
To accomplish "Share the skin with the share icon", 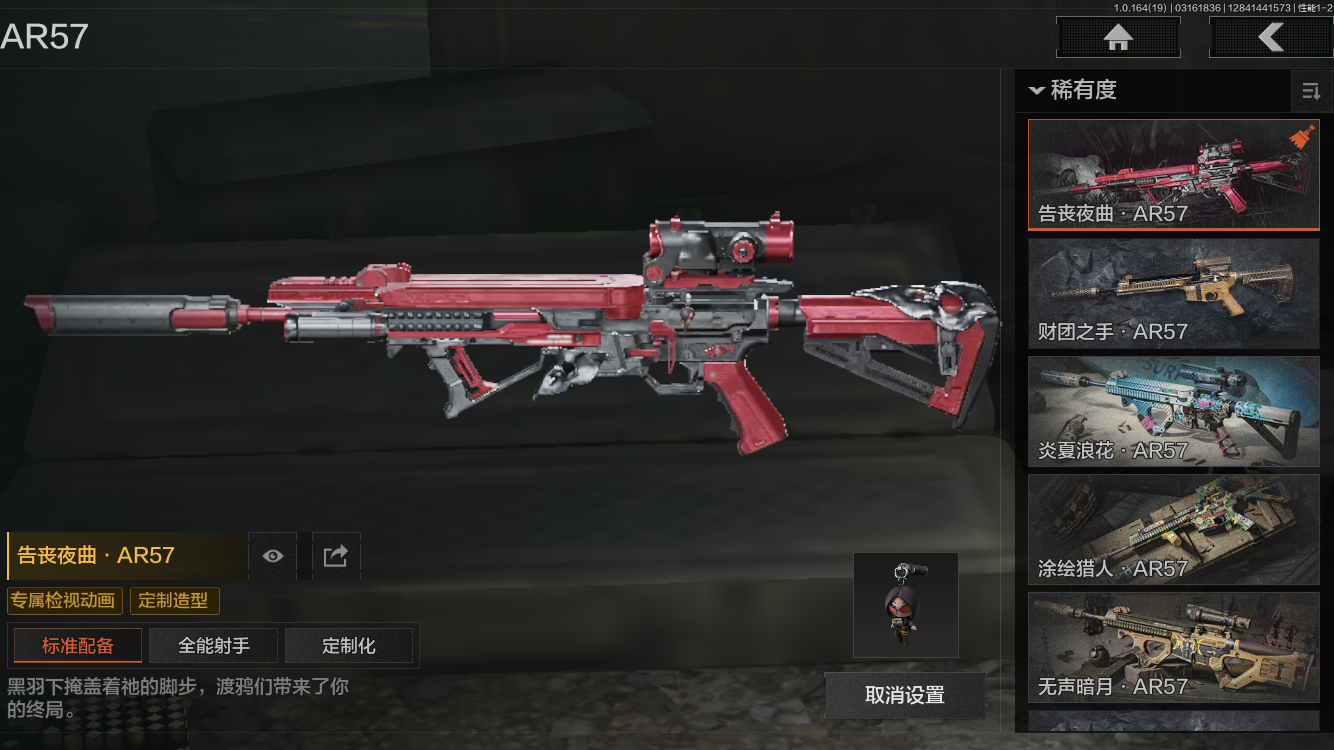I will point(336,556).
